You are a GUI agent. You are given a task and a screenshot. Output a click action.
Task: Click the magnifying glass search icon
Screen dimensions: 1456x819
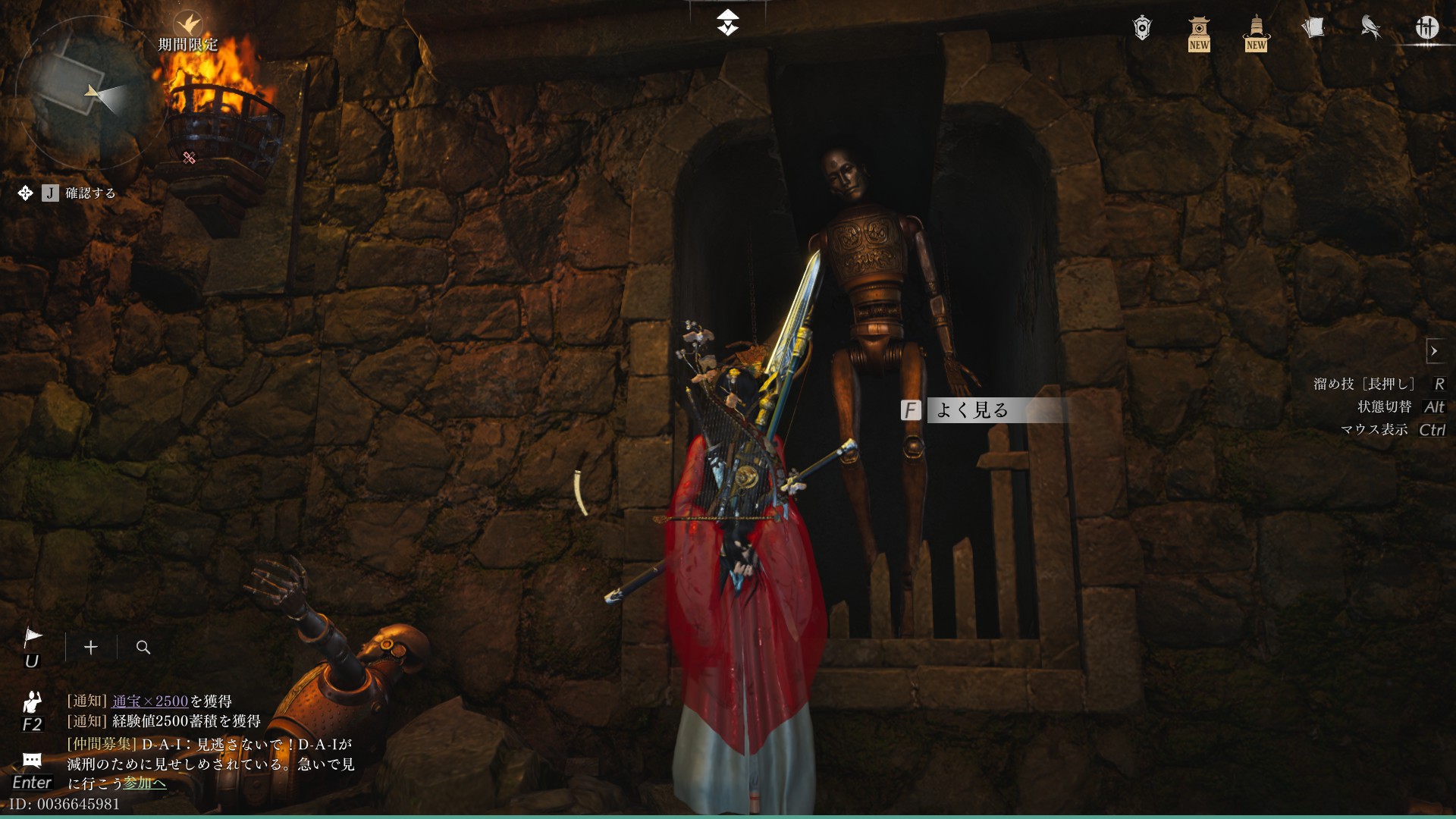tap(143, 647)
